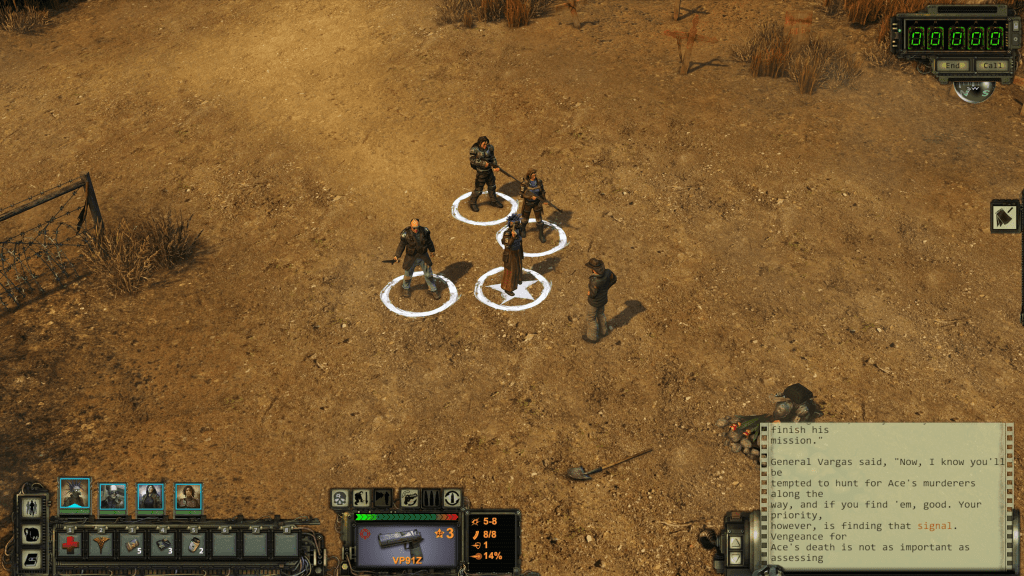Image resolution: width=1024 pixels, height=576 pixels.
Task: Open the journal papers icon at right edge
Action: [1005, 216]
